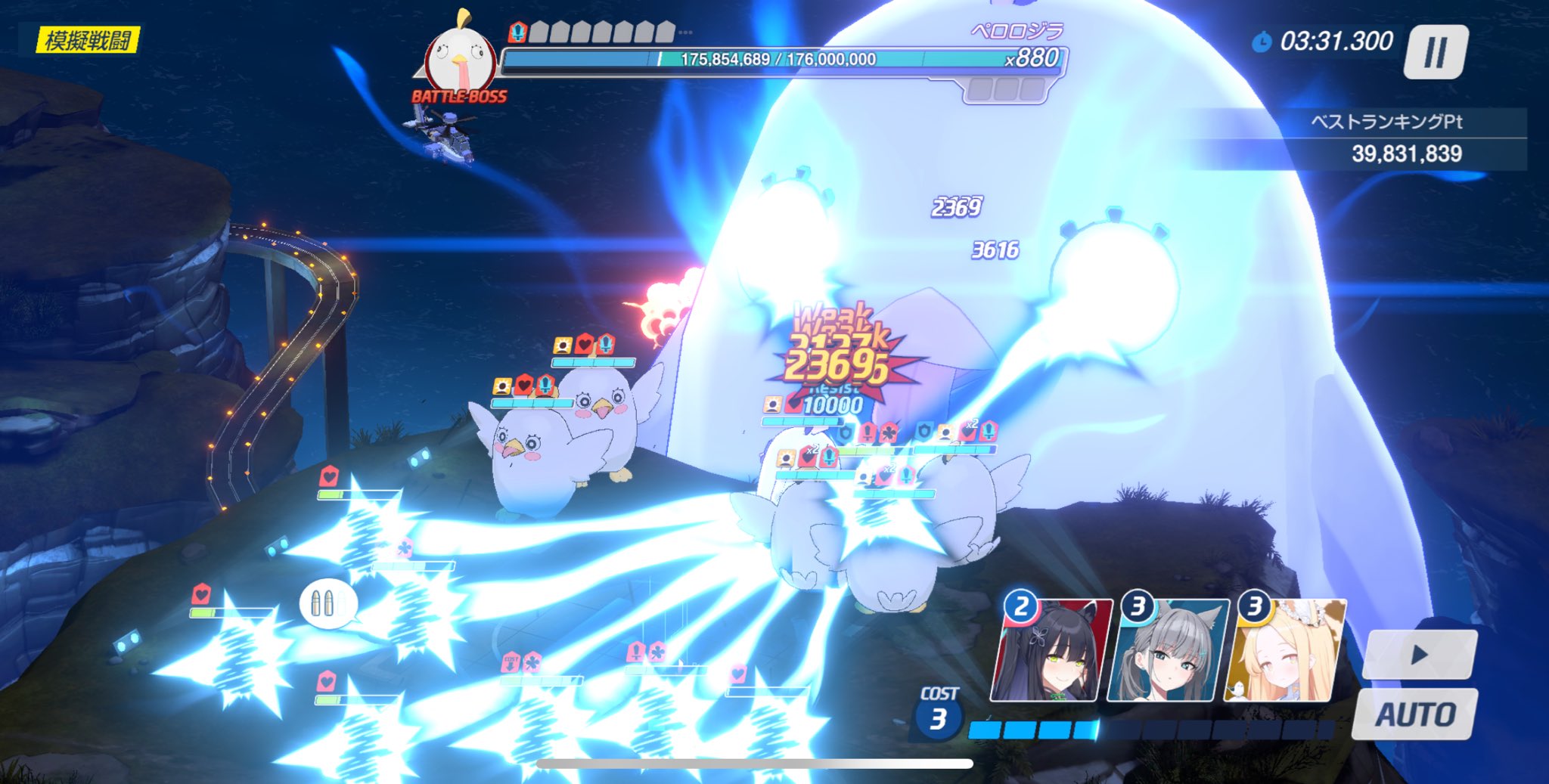Change battle speed with the play arrow button
Screen dimensions: 1549x784
[1419, 655]
